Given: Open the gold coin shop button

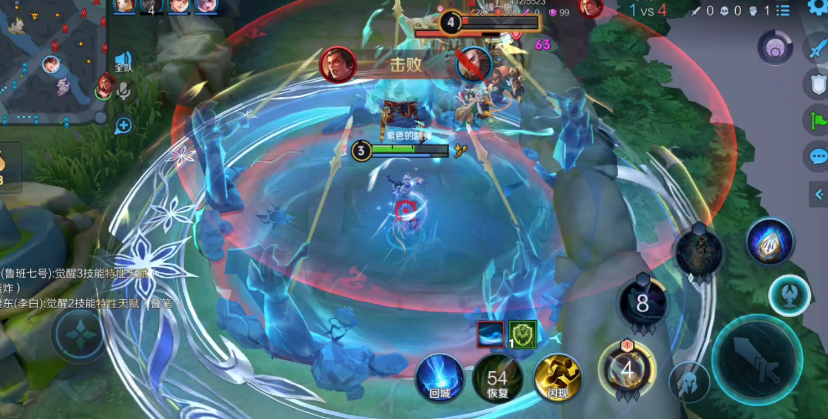Looking at the screenshot, I should (x=5, y=165).
